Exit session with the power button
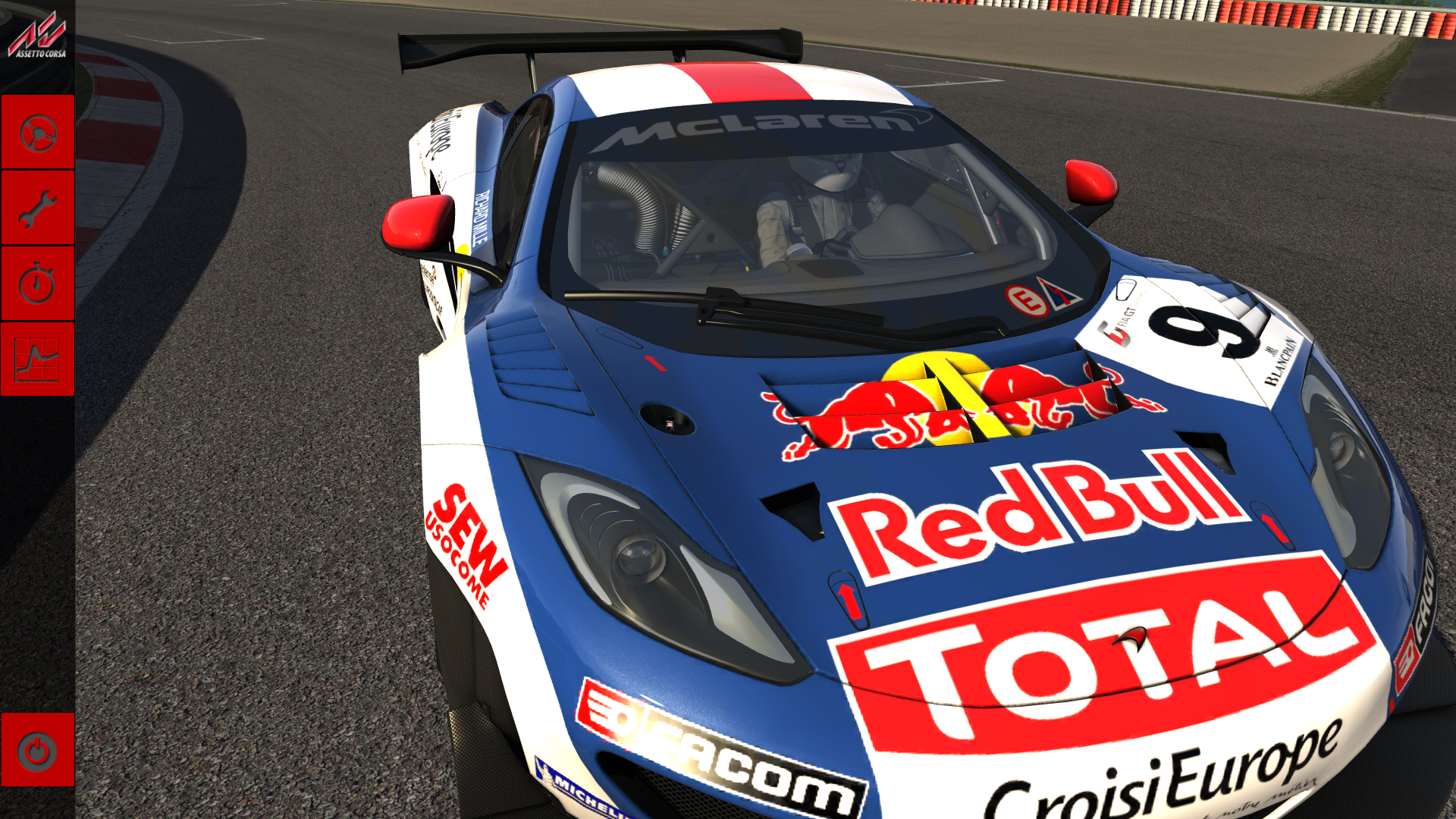 (37, 751)
